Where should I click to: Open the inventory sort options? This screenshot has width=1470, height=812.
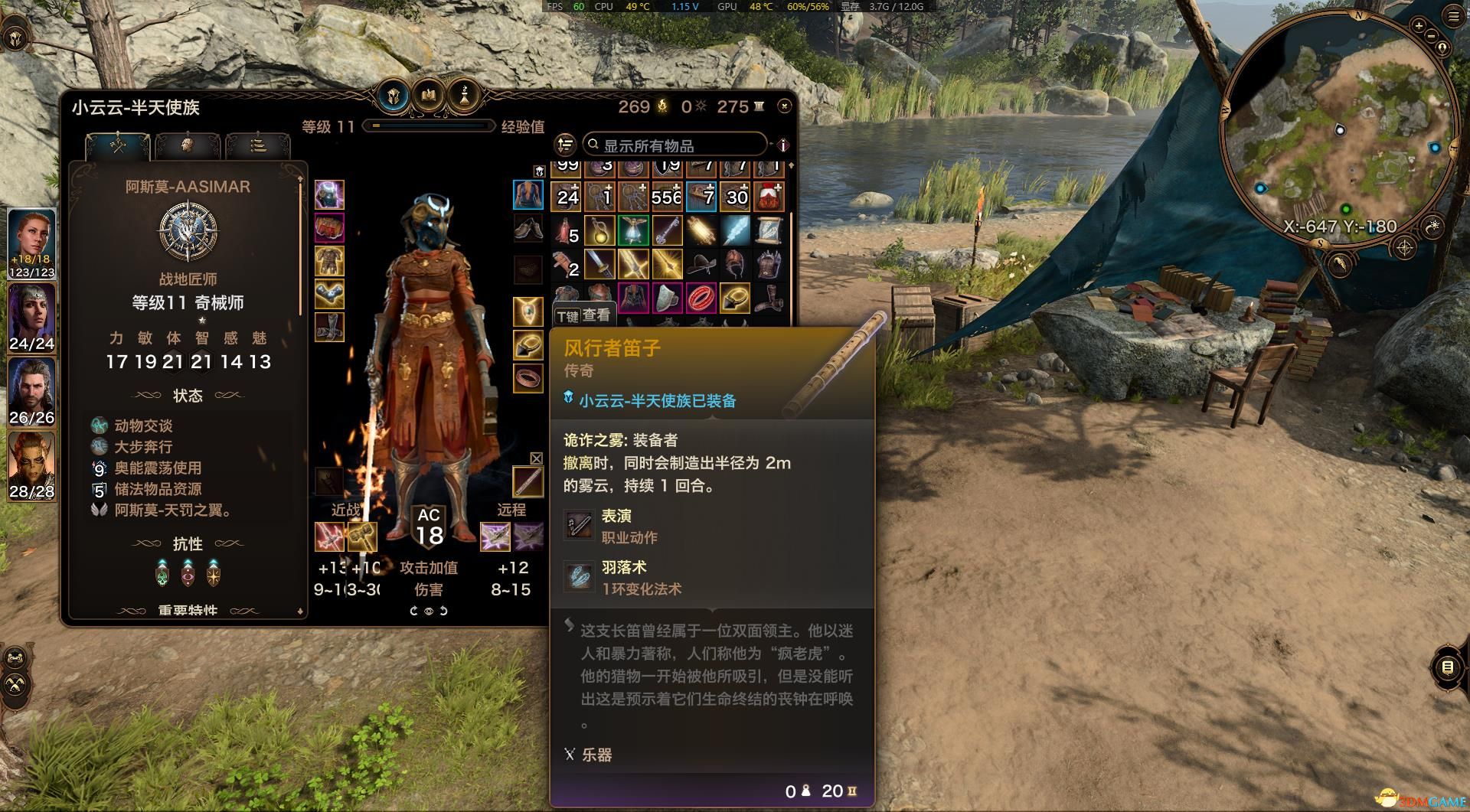click(x=565, y=145)
